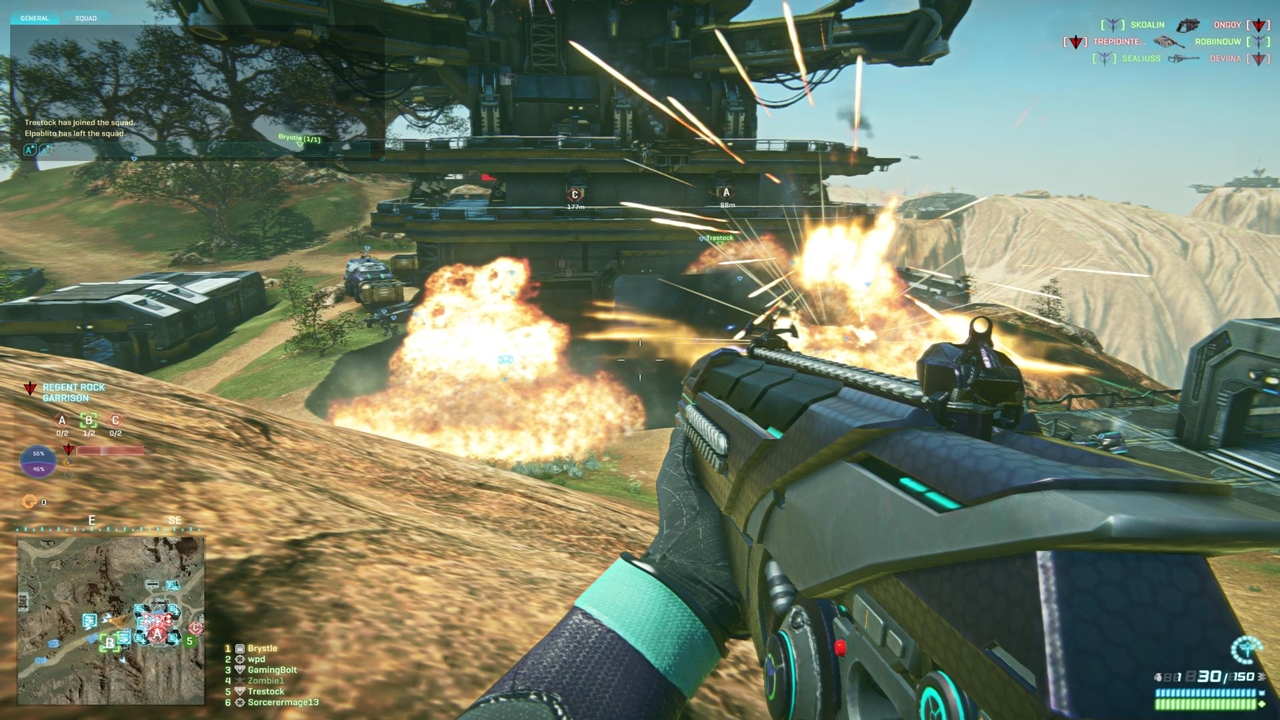Viewport: 1280px width, 720px height.
Task: Click capture point C in the objective tracker
Action: 115,422
